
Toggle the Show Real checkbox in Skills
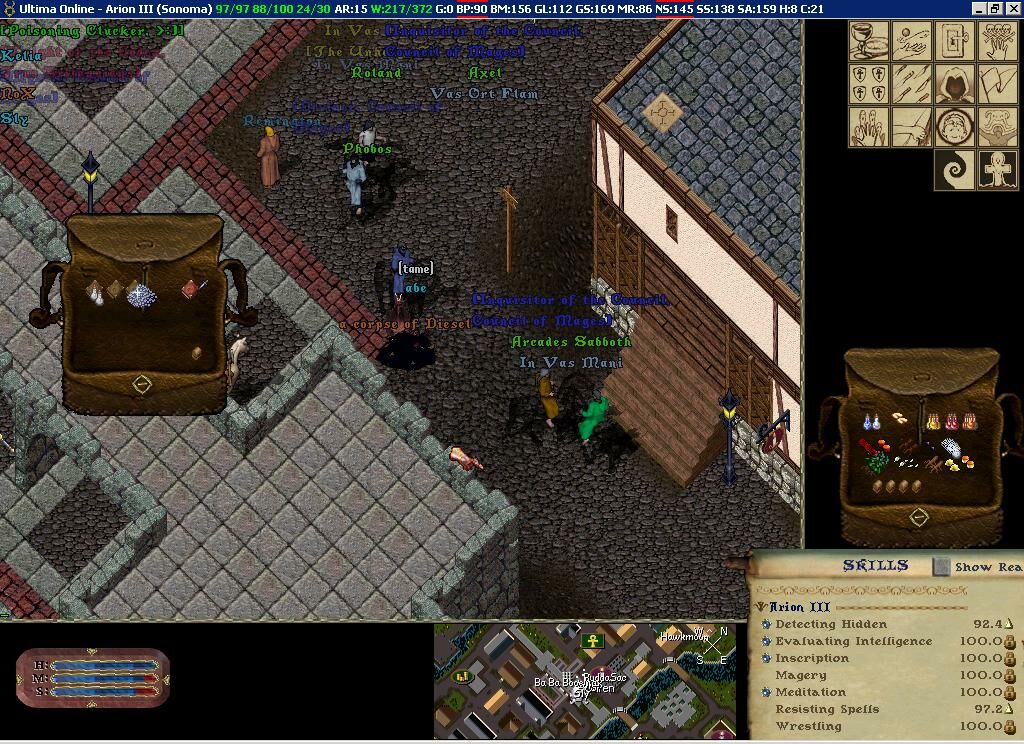click(x=941, y=567)
